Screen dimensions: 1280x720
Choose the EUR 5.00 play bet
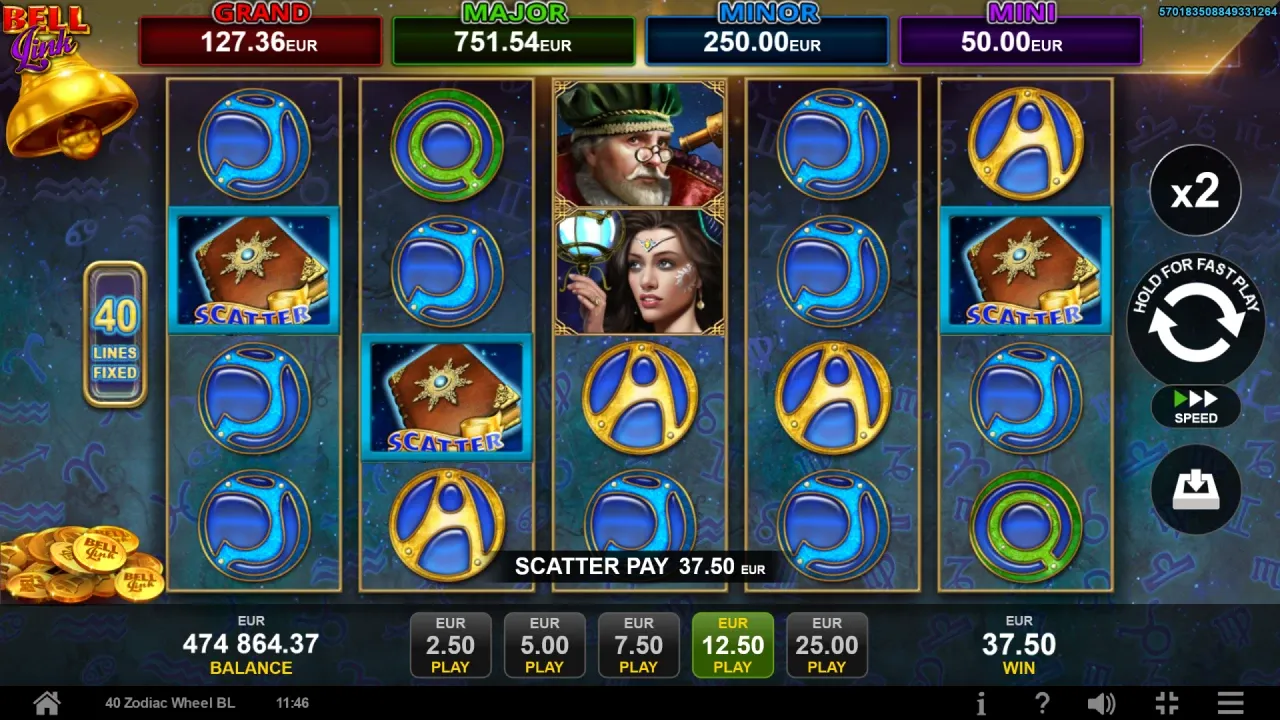coord(544,645)
